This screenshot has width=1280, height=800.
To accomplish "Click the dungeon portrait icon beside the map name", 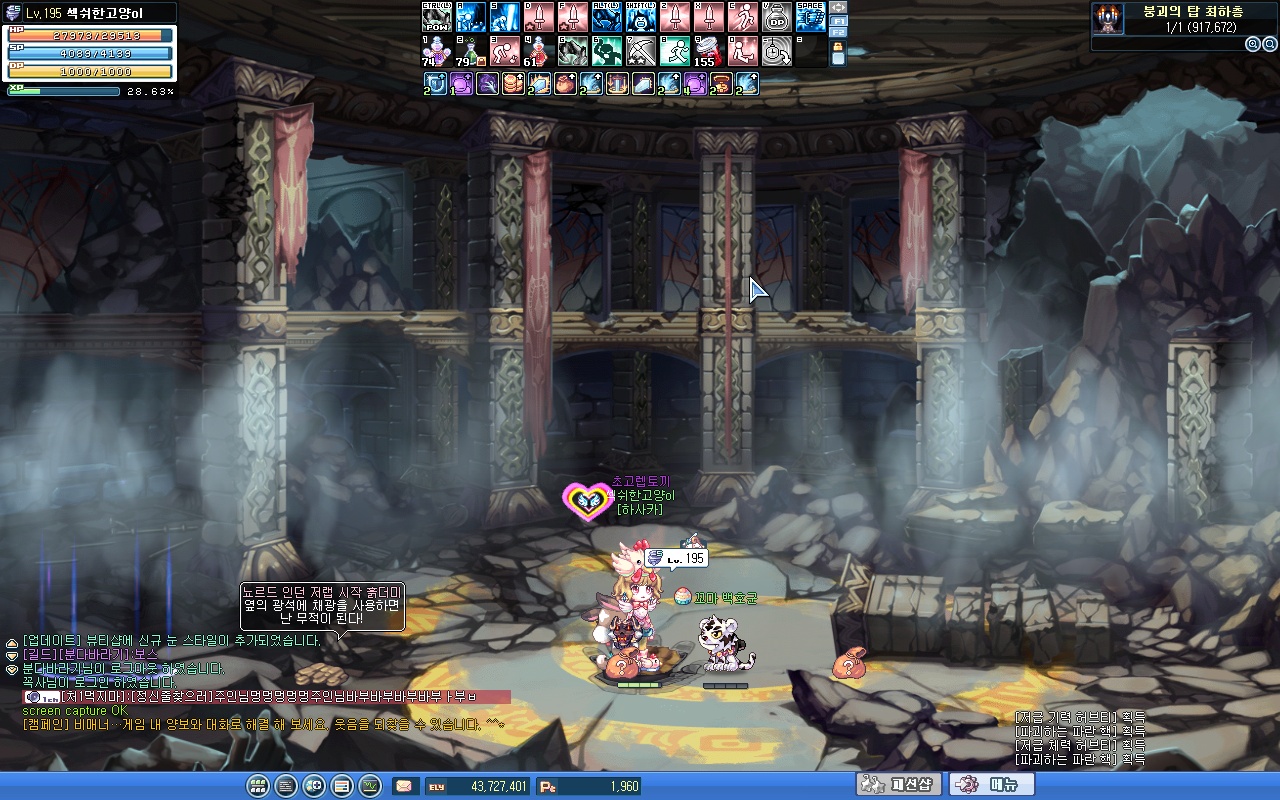I will pyautogui.click(x=1106, y=19).
